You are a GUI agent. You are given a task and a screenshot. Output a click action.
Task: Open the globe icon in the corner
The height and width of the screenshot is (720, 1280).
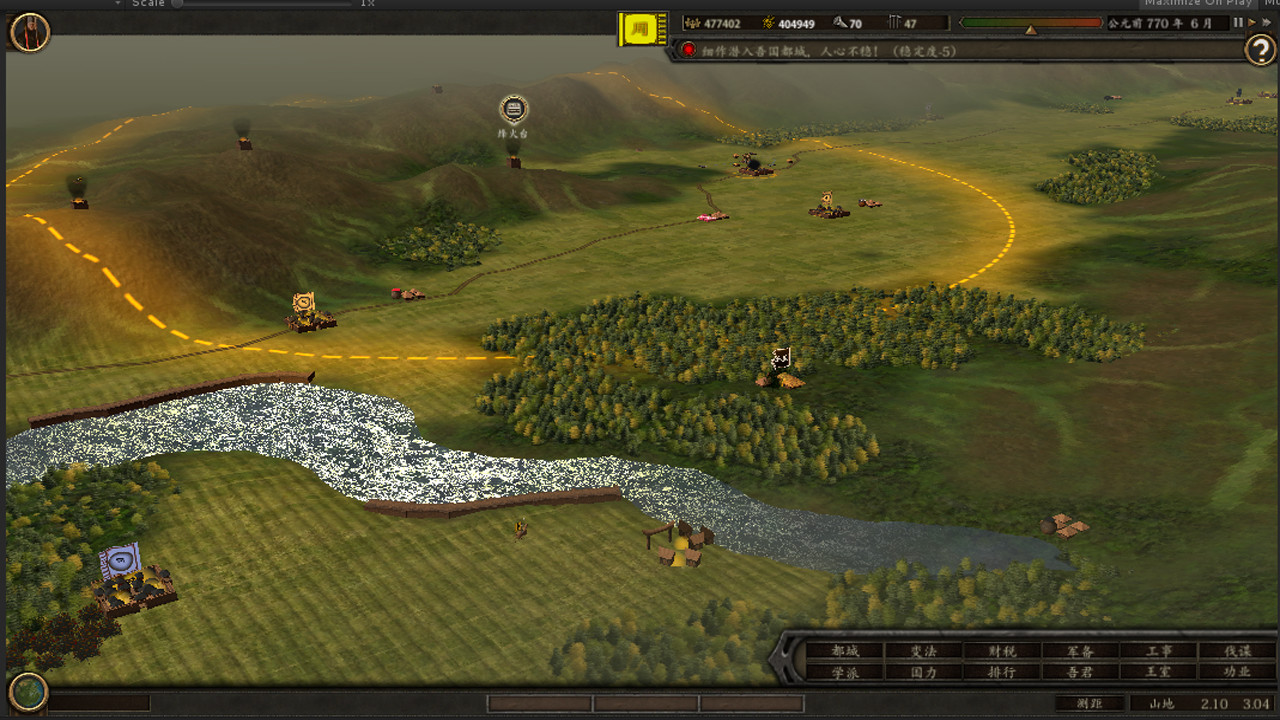[28, 692]
